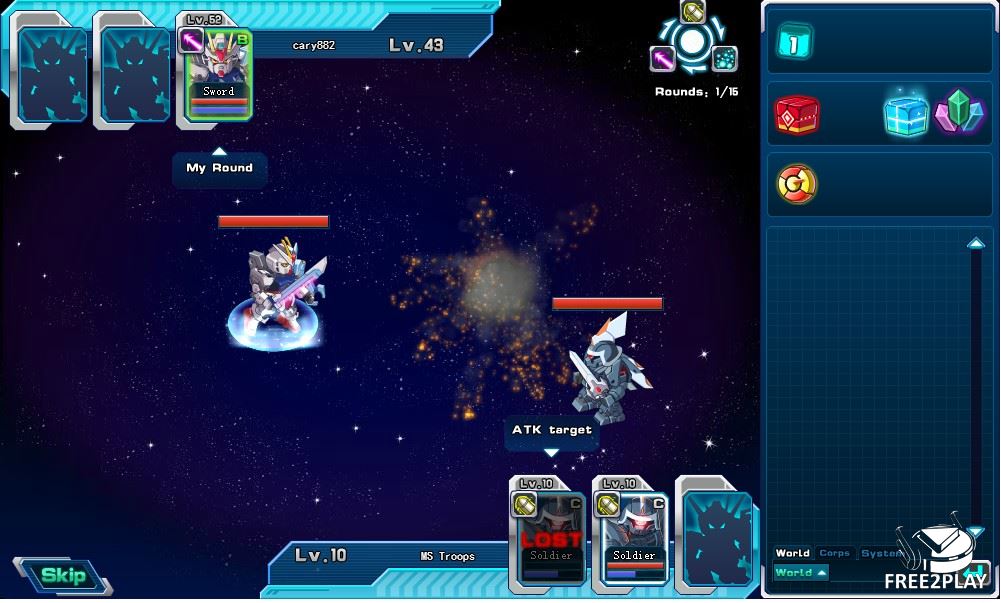This screenshot has height=603, width=1001.
Task: Open the World channel dropdown
Action: click(x=801, y=573)
